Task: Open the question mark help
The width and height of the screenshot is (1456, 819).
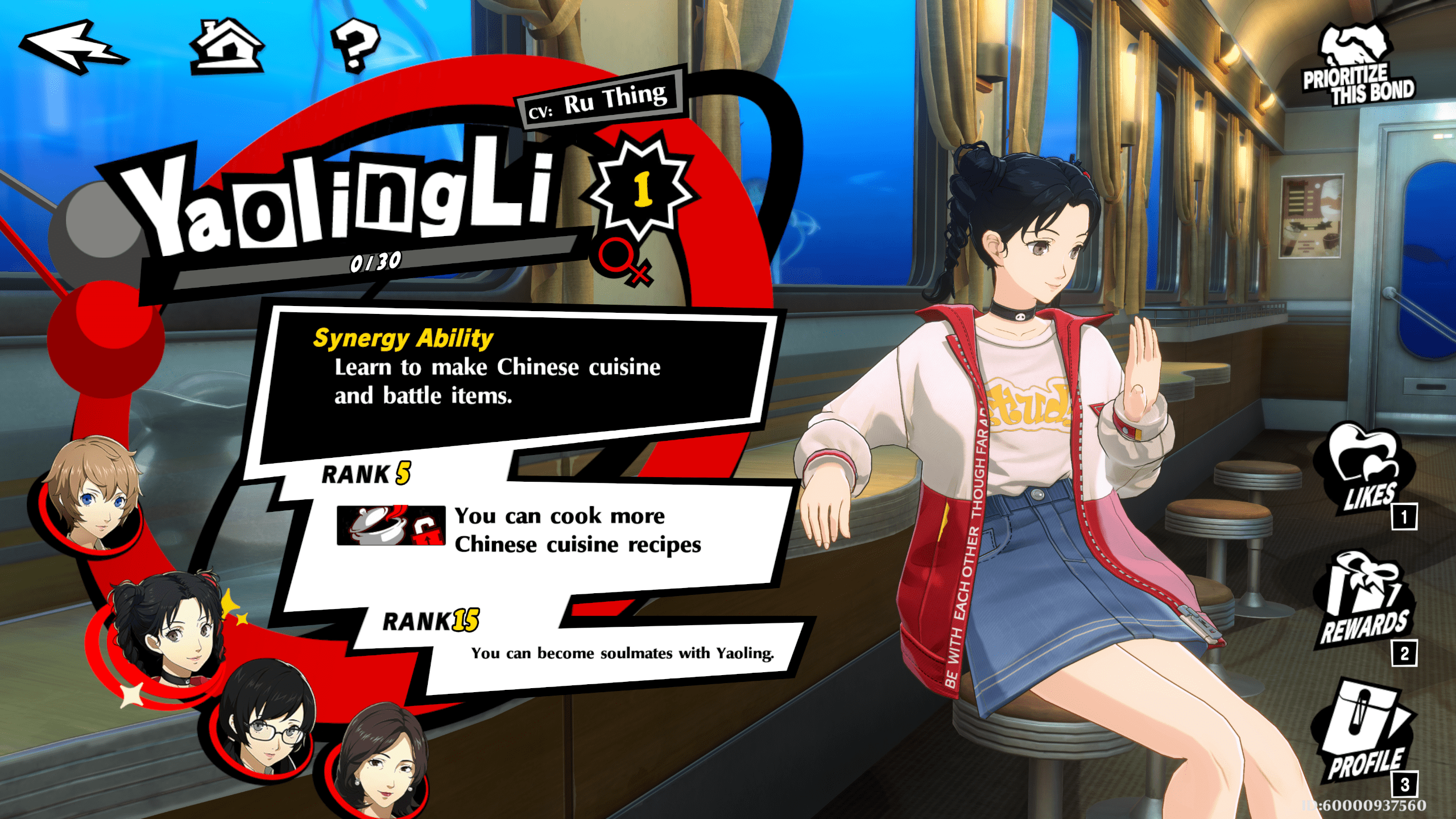Action: [355, 45]
